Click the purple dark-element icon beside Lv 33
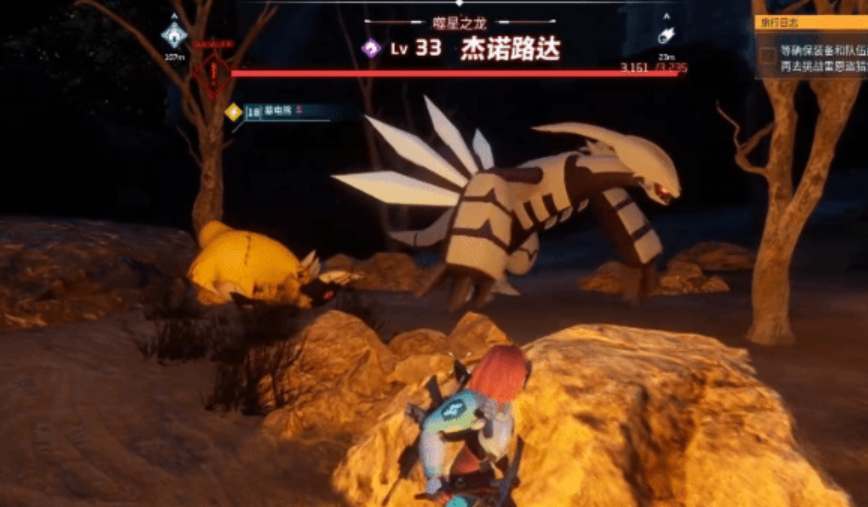The image size is (868, 507). point(371,48)
